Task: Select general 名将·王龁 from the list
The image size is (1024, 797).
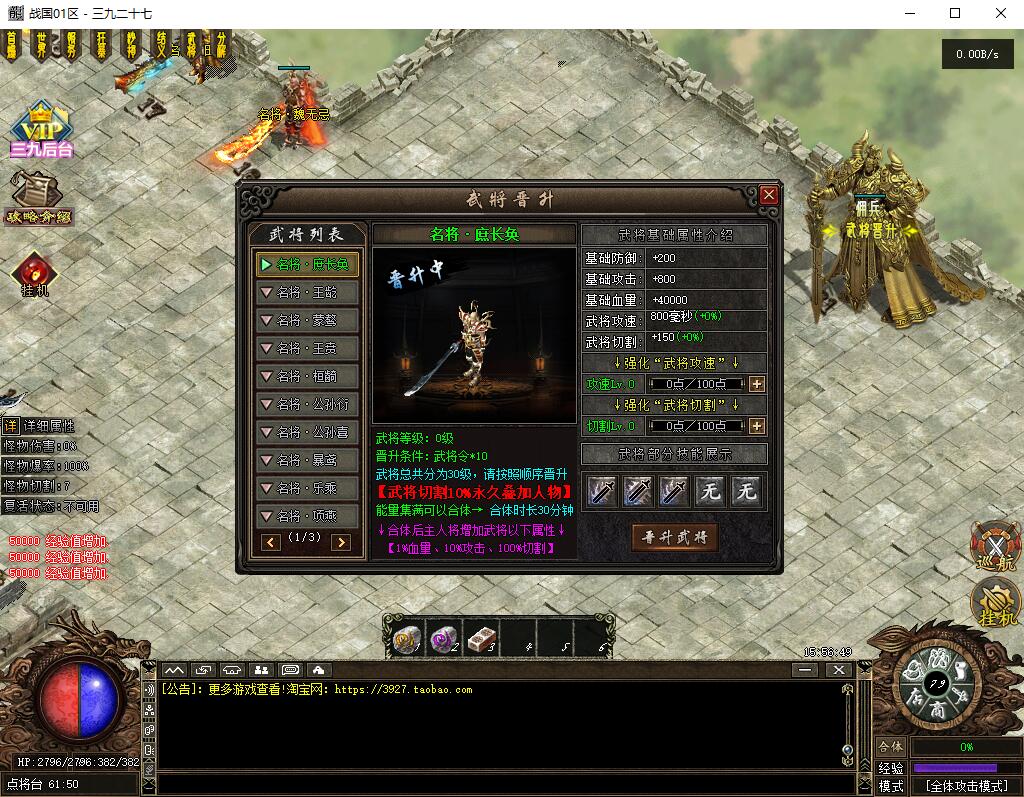Action: tap(307, 293)
